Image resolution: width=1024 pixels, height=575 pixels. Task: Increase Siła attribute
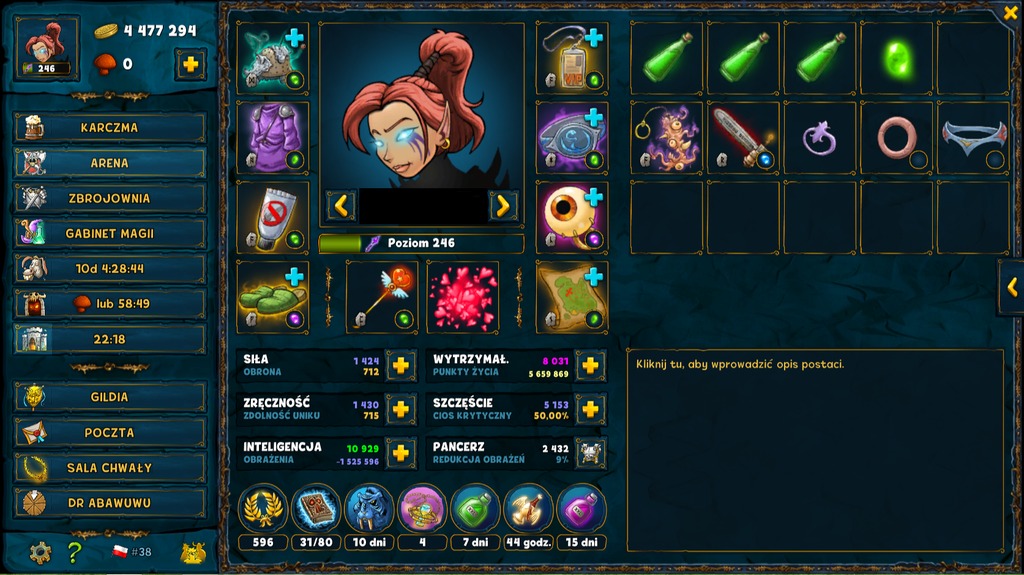click(400, 365)
